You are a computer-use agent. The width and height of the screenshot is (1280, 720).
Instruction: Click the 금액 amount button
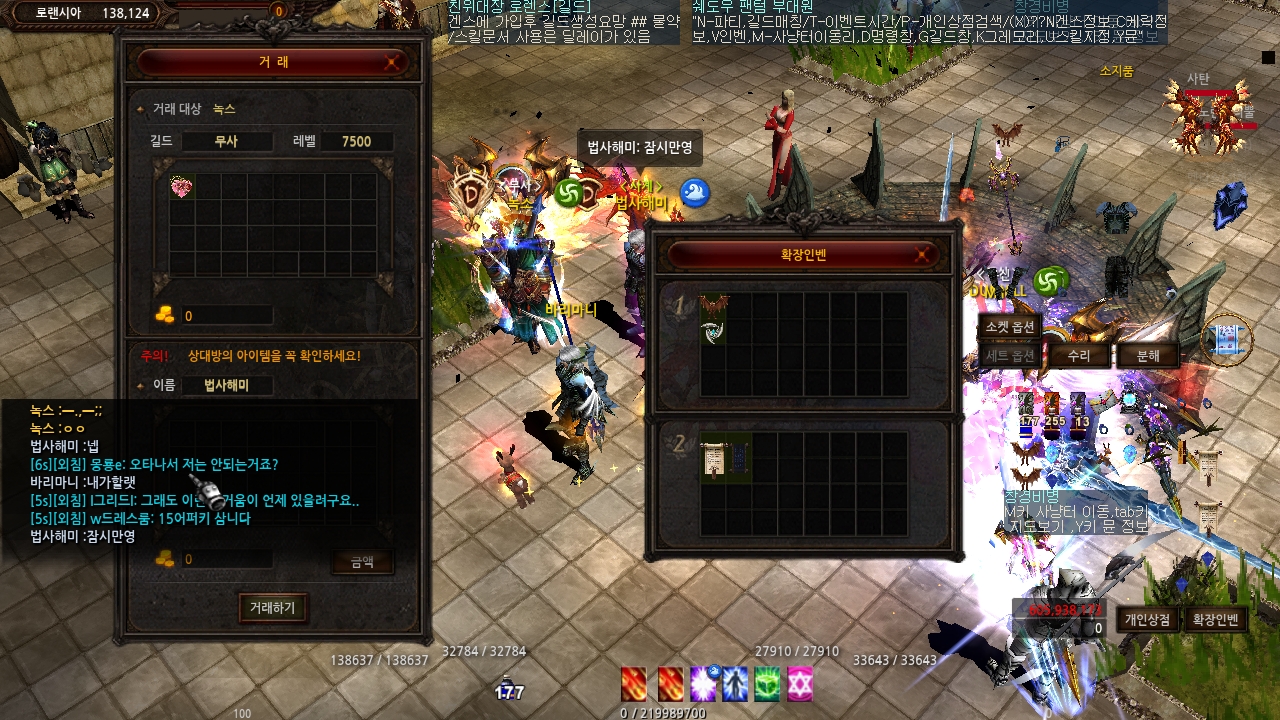[361, 562]
